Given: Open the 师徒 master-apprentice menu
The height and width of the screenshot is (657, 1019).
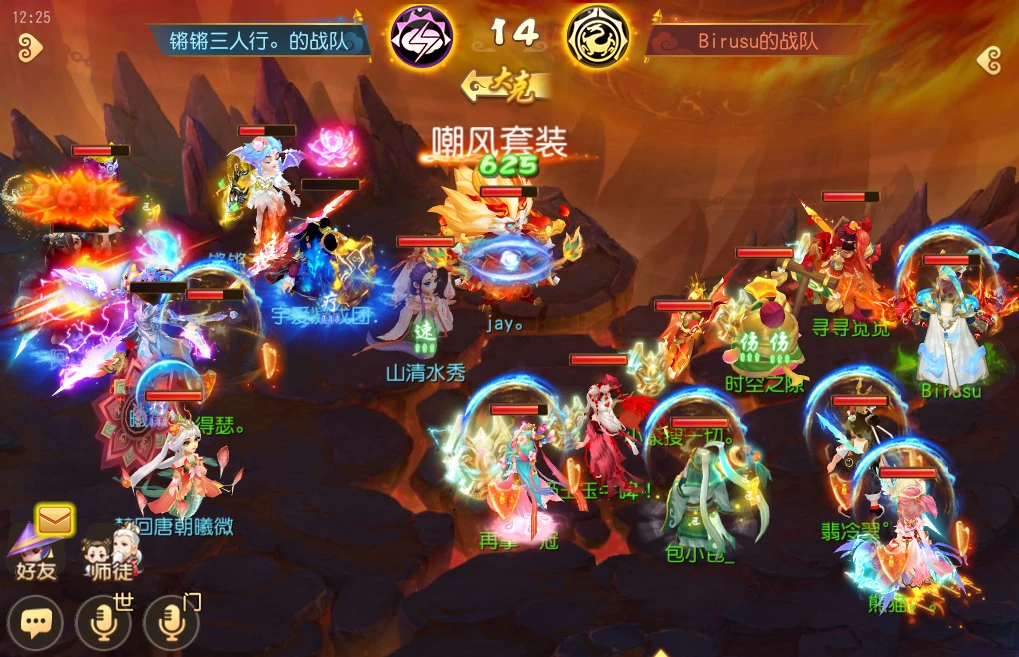Looking at the screenshot, I should pyautogui.click(x=110, y=553).
